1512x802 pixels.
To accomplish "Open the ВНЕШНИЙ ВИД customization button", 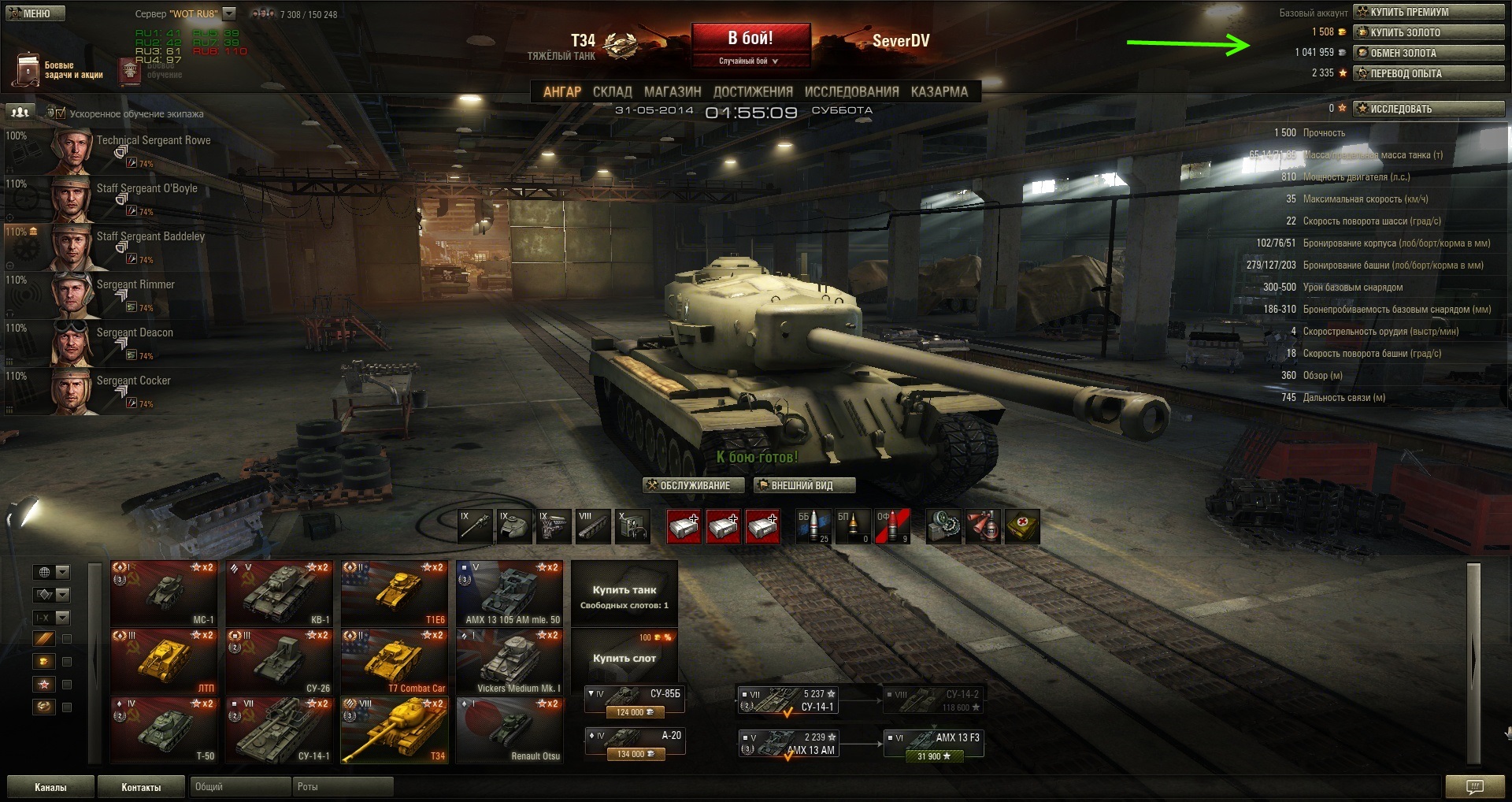I will pyautogui.click(x=803, y=485).
